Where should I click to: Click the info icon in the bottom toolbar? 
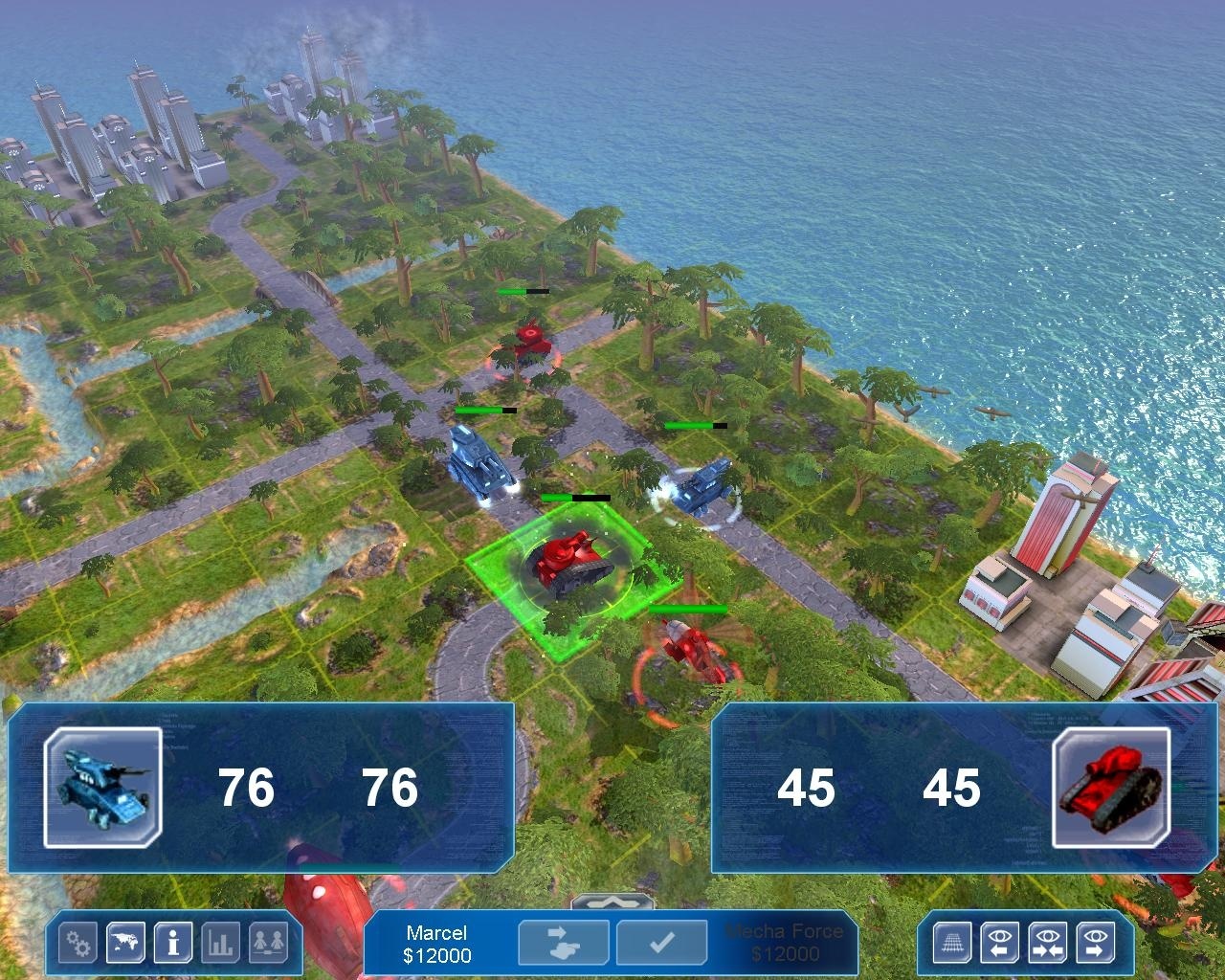[172, 943]
